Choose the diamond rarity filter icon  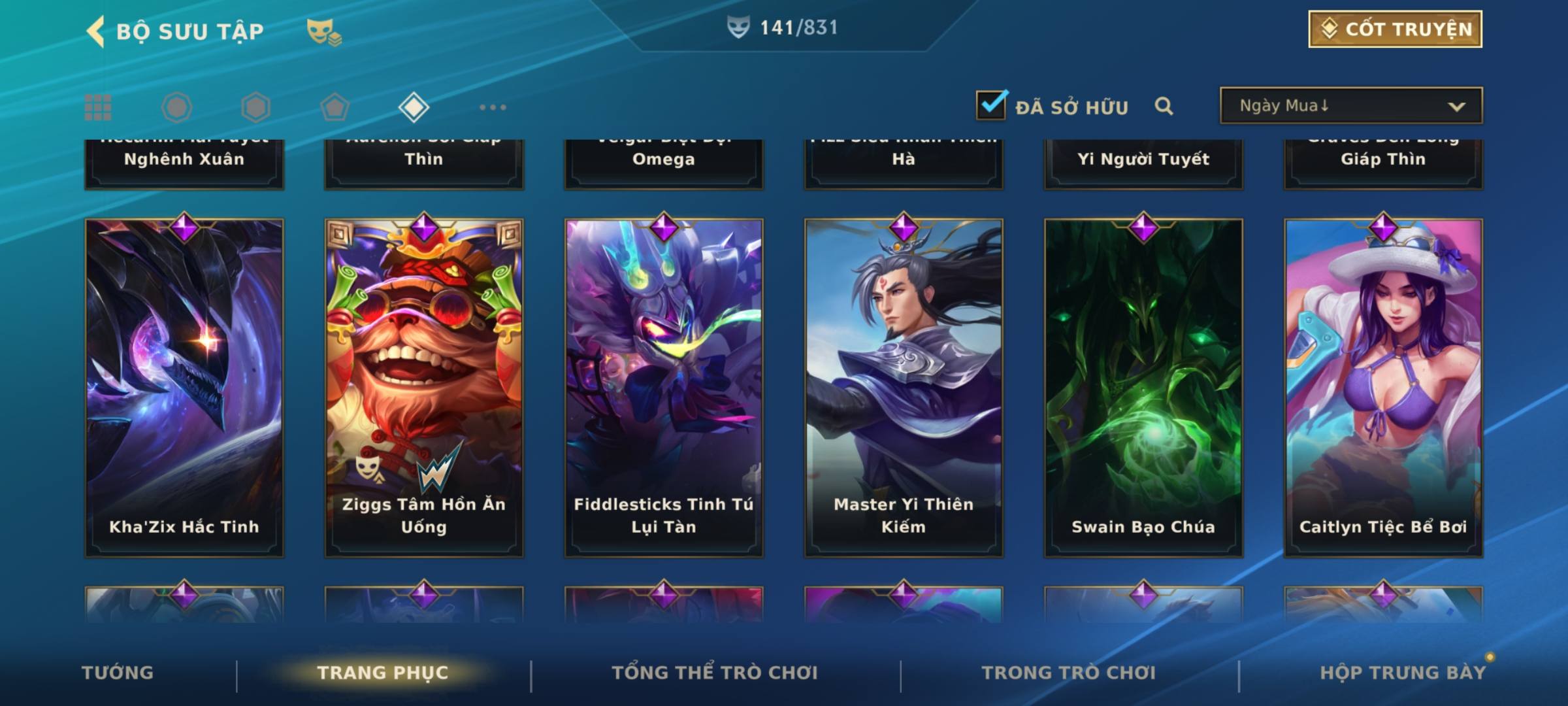(x=414, y=107)
